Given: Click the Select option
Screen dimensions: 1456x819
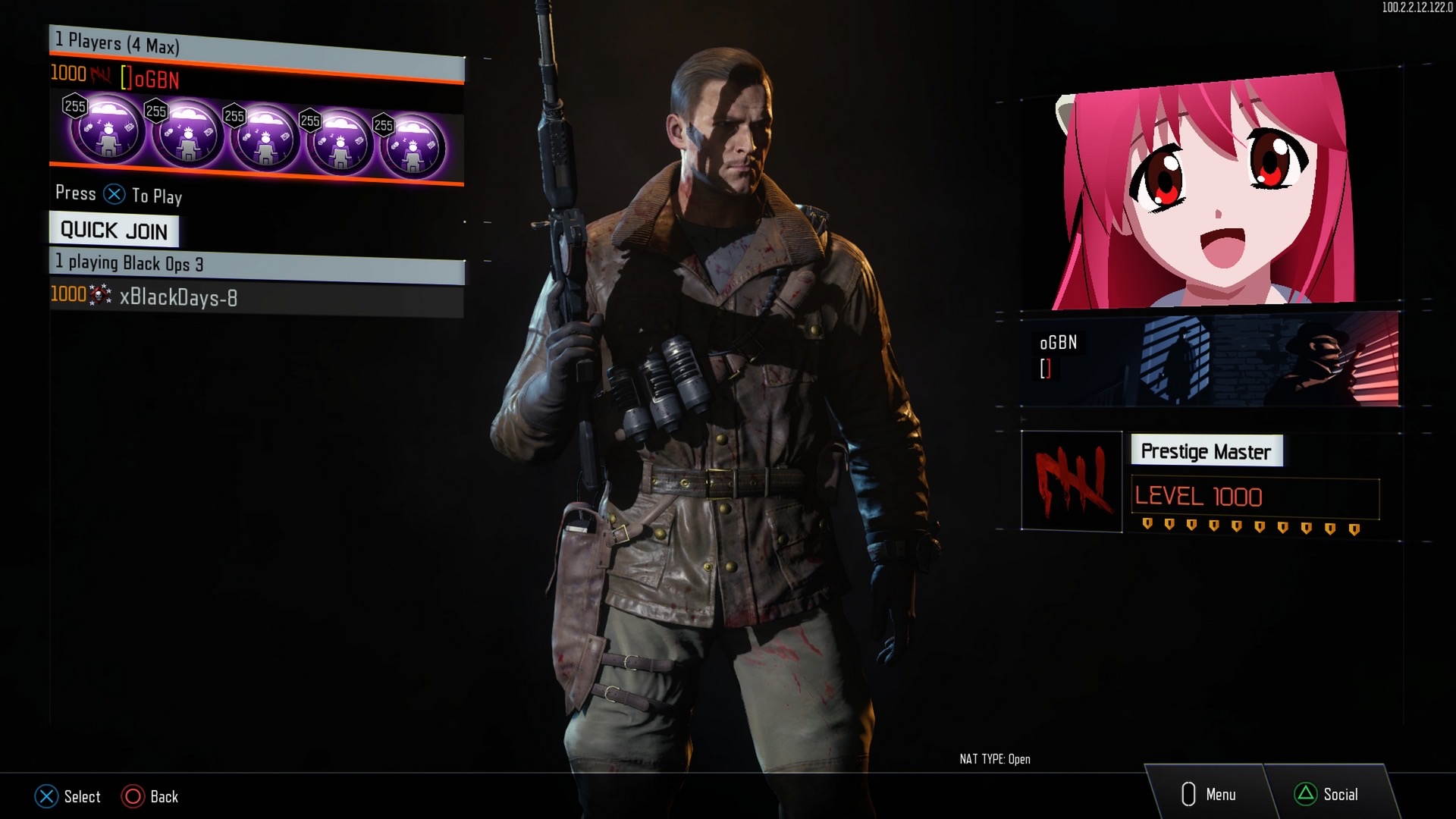Looking at the screenshot, I should 67,796.
